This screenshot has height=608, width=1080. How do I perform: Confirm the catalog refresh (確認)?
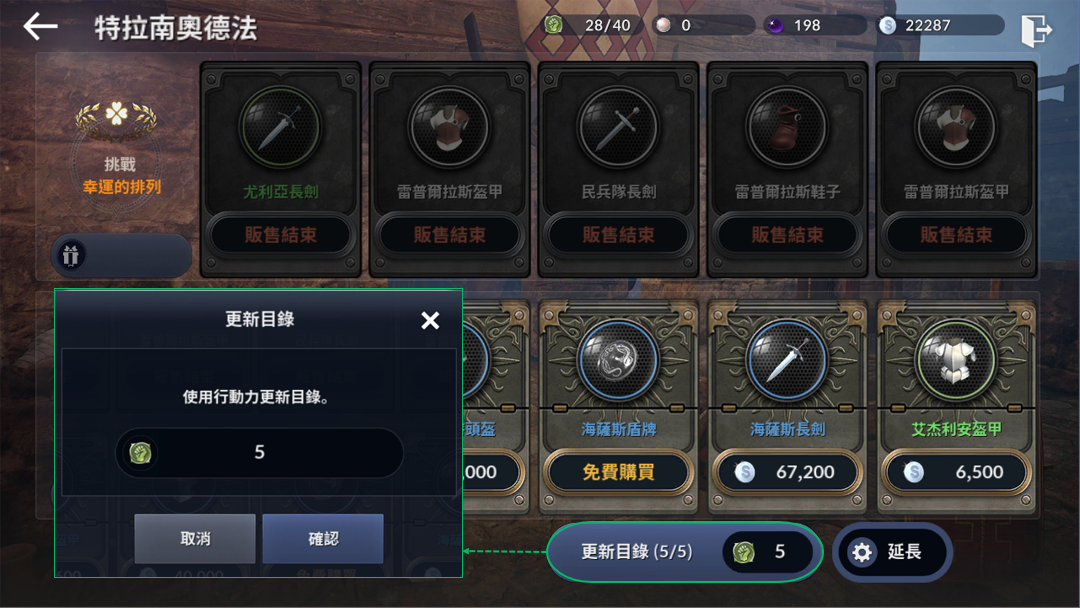coord(323,539)
